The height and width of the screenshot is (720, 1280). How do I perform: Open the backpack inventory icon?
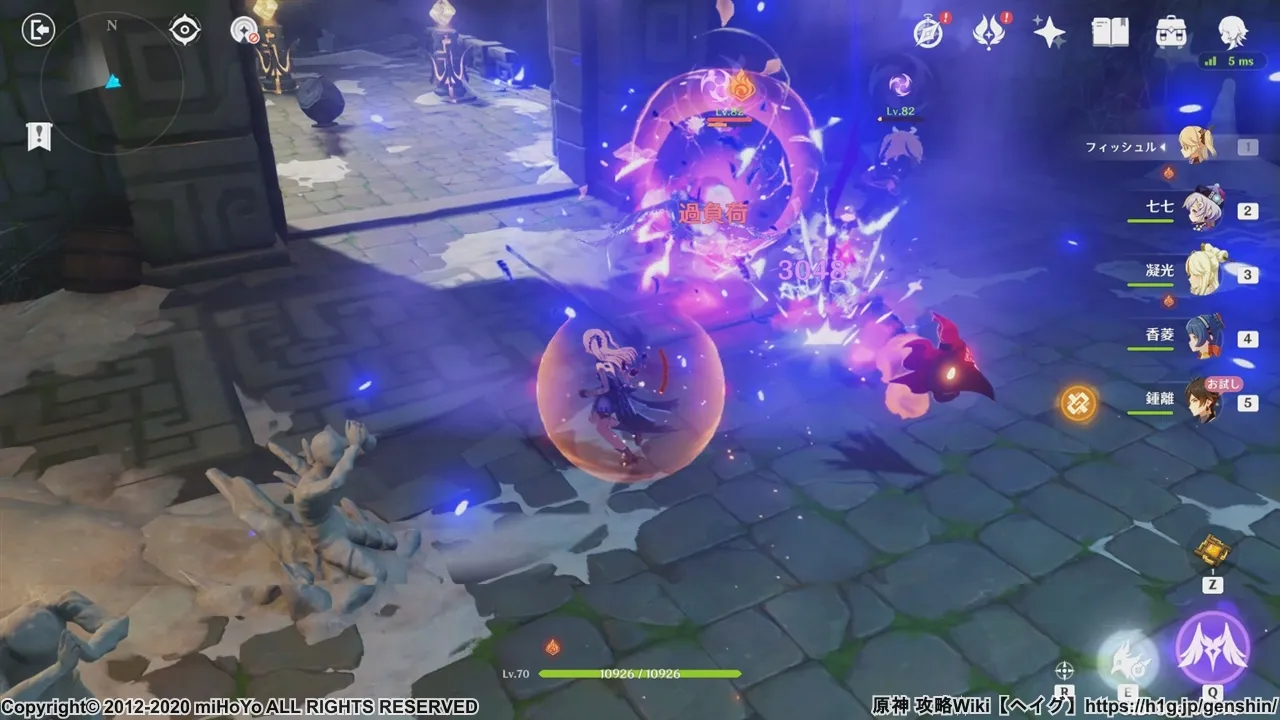(x=1171, y=32)
